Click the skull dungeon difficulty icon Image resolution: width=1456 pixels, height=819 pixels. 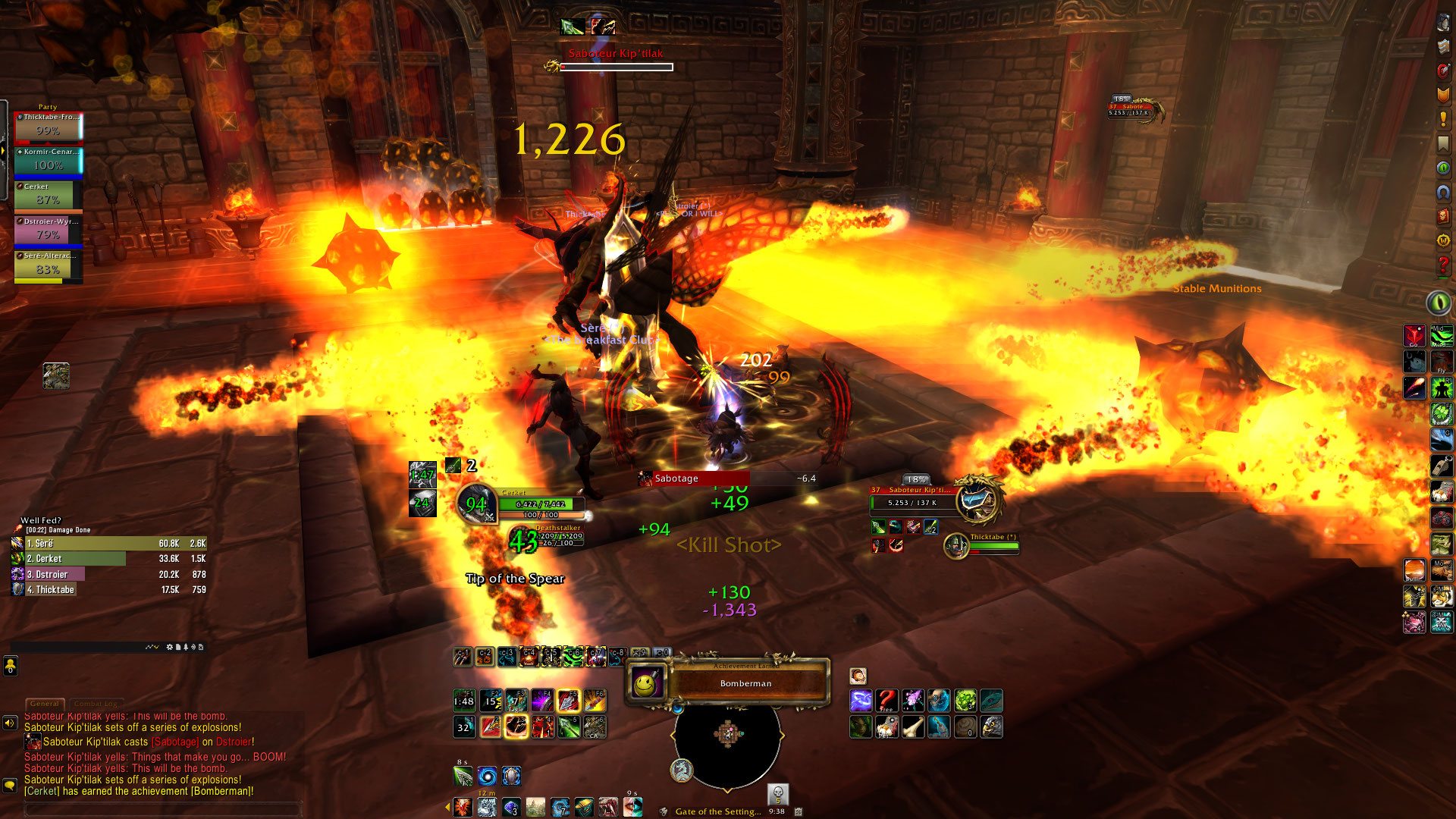point(777,794)
